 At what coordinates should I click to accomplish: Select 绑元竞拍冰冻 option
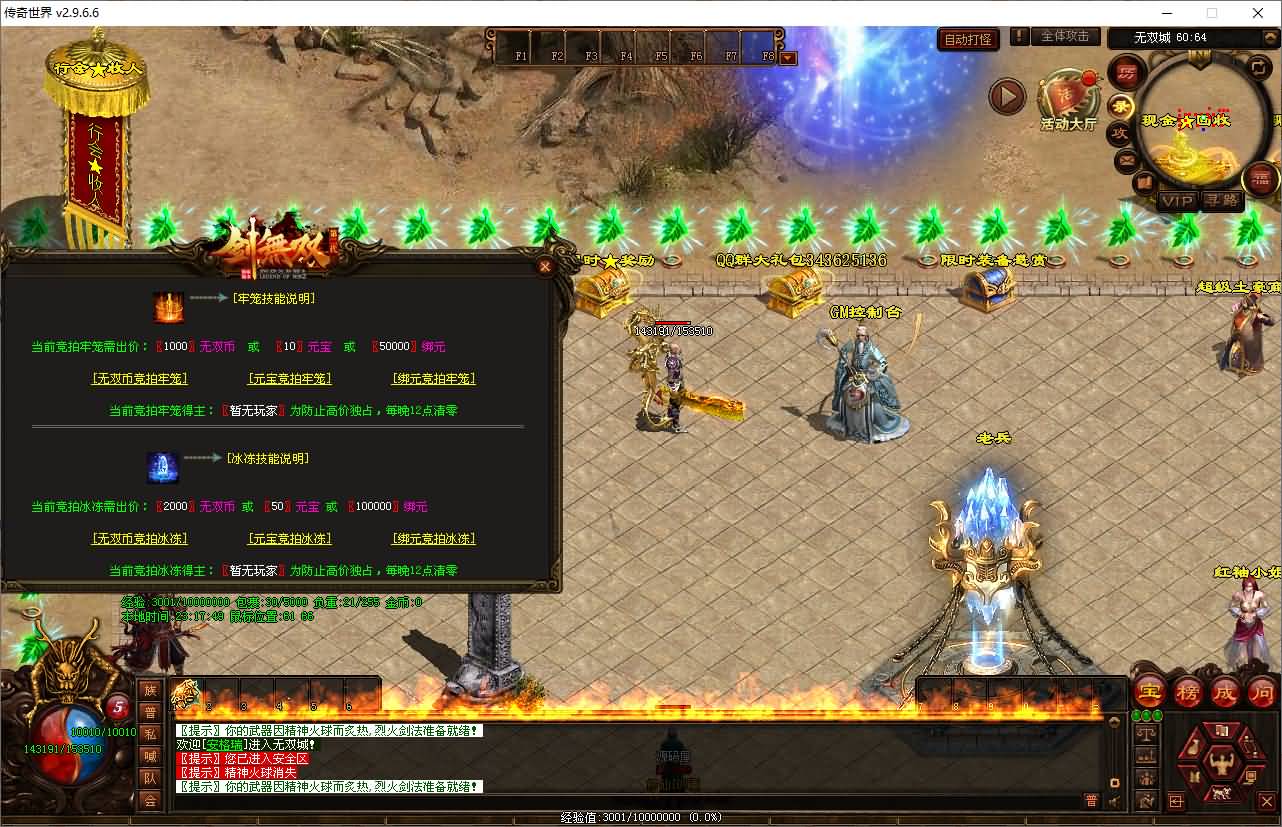433,539
